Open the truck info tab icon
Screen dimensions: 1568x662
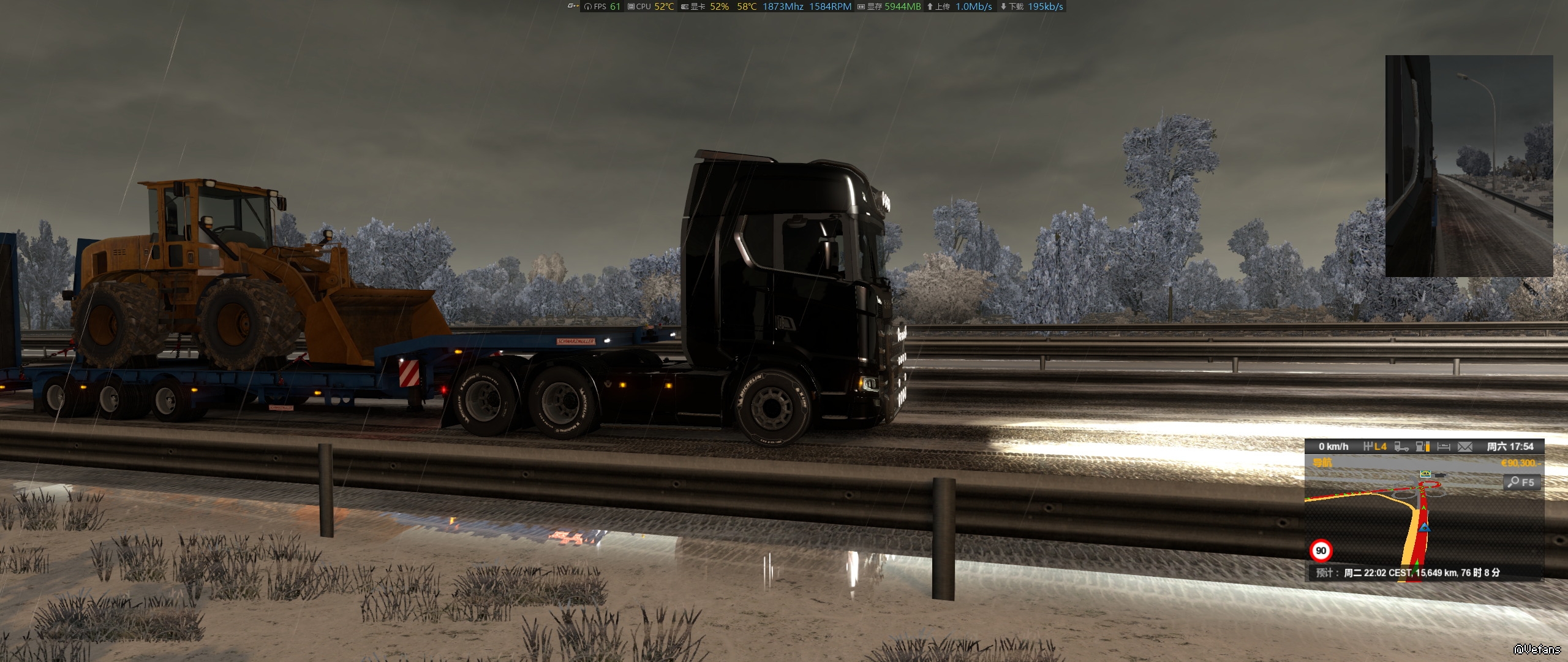pos(1401,447)
